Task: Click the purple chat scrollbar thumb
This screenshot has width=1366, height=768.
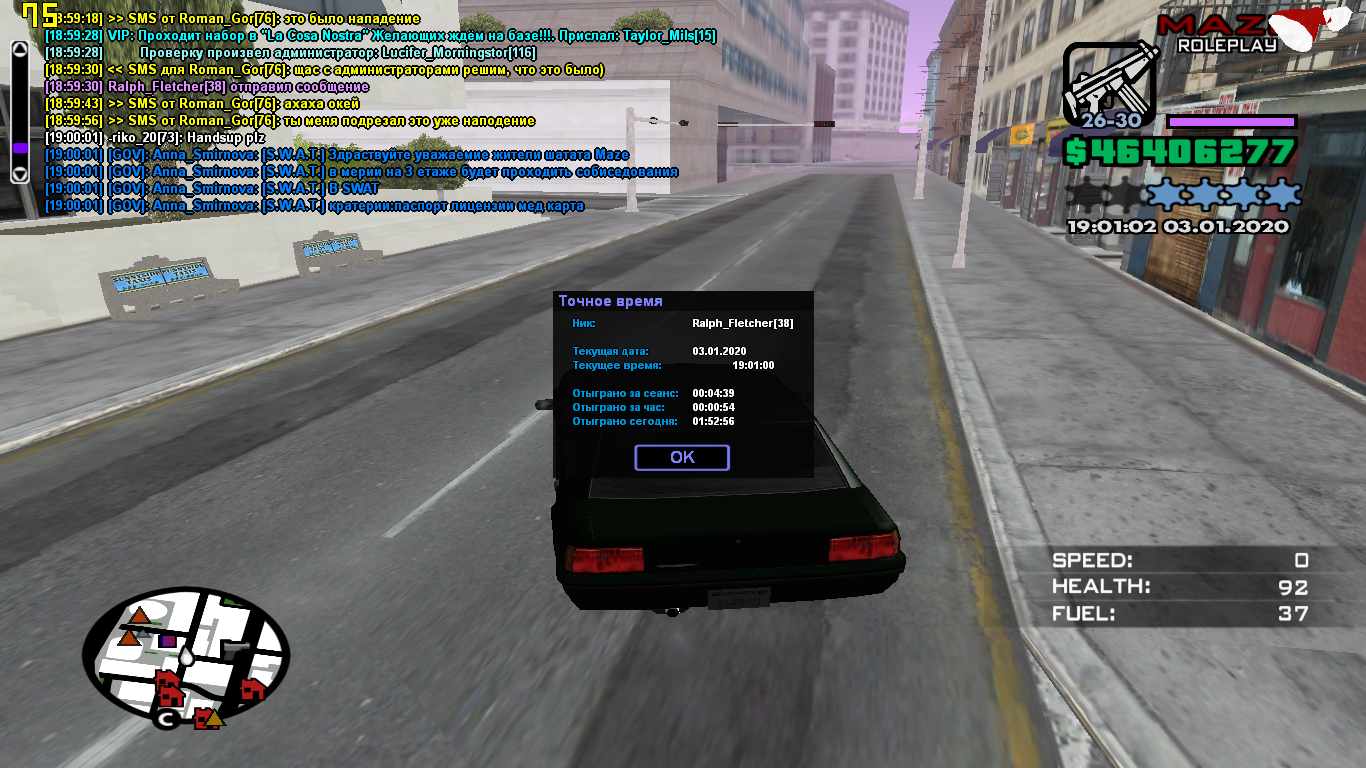Action: click(19, 148)
